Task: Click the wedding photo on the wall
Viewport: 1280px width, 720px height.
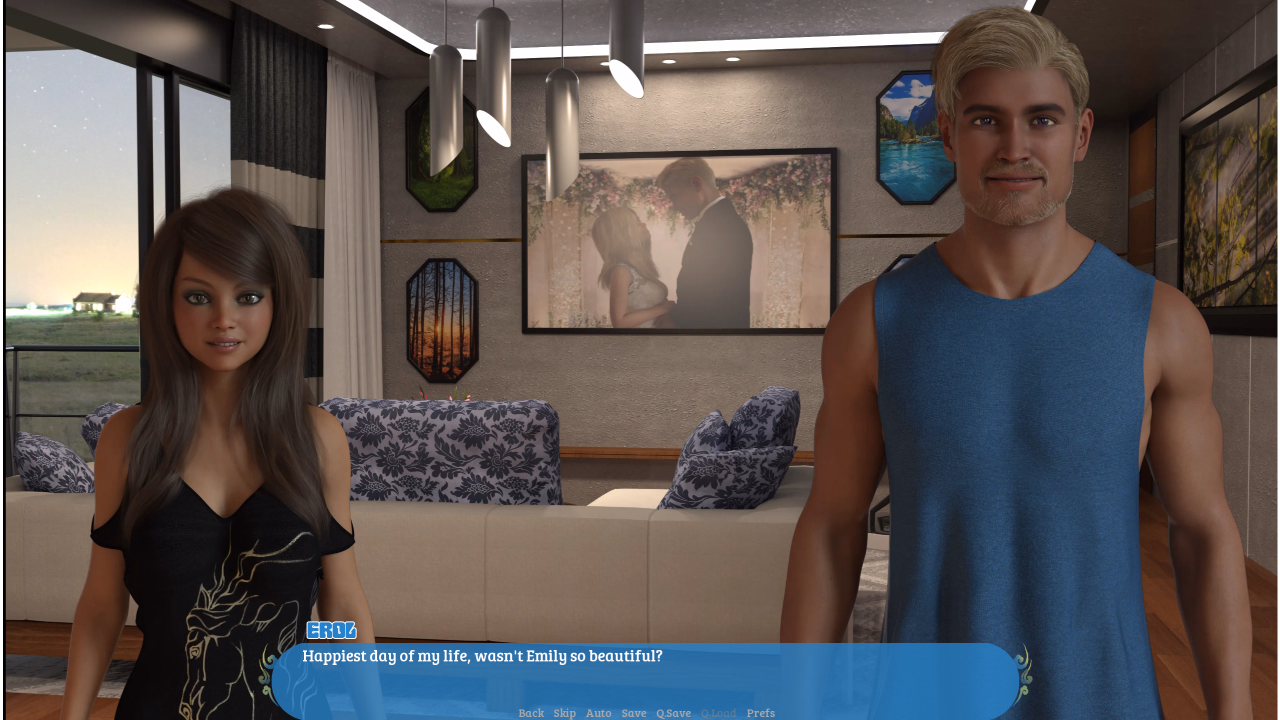Action: tap(679, 240)
